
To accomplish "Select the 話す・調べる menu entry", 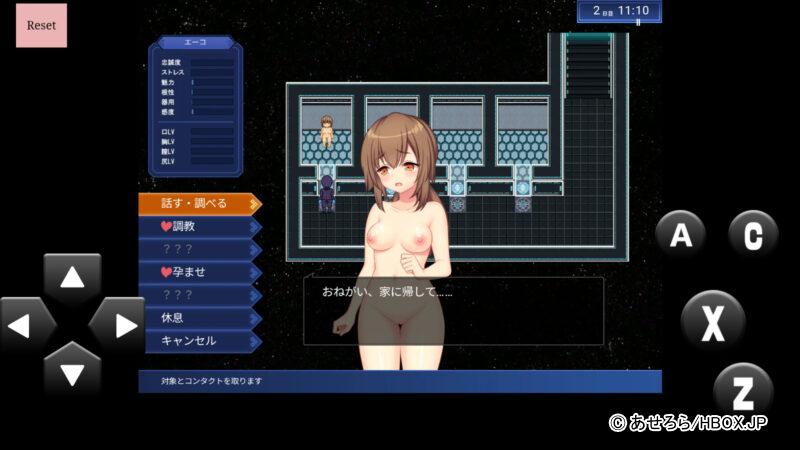I will pyautogui.click(x=198, y=203).
